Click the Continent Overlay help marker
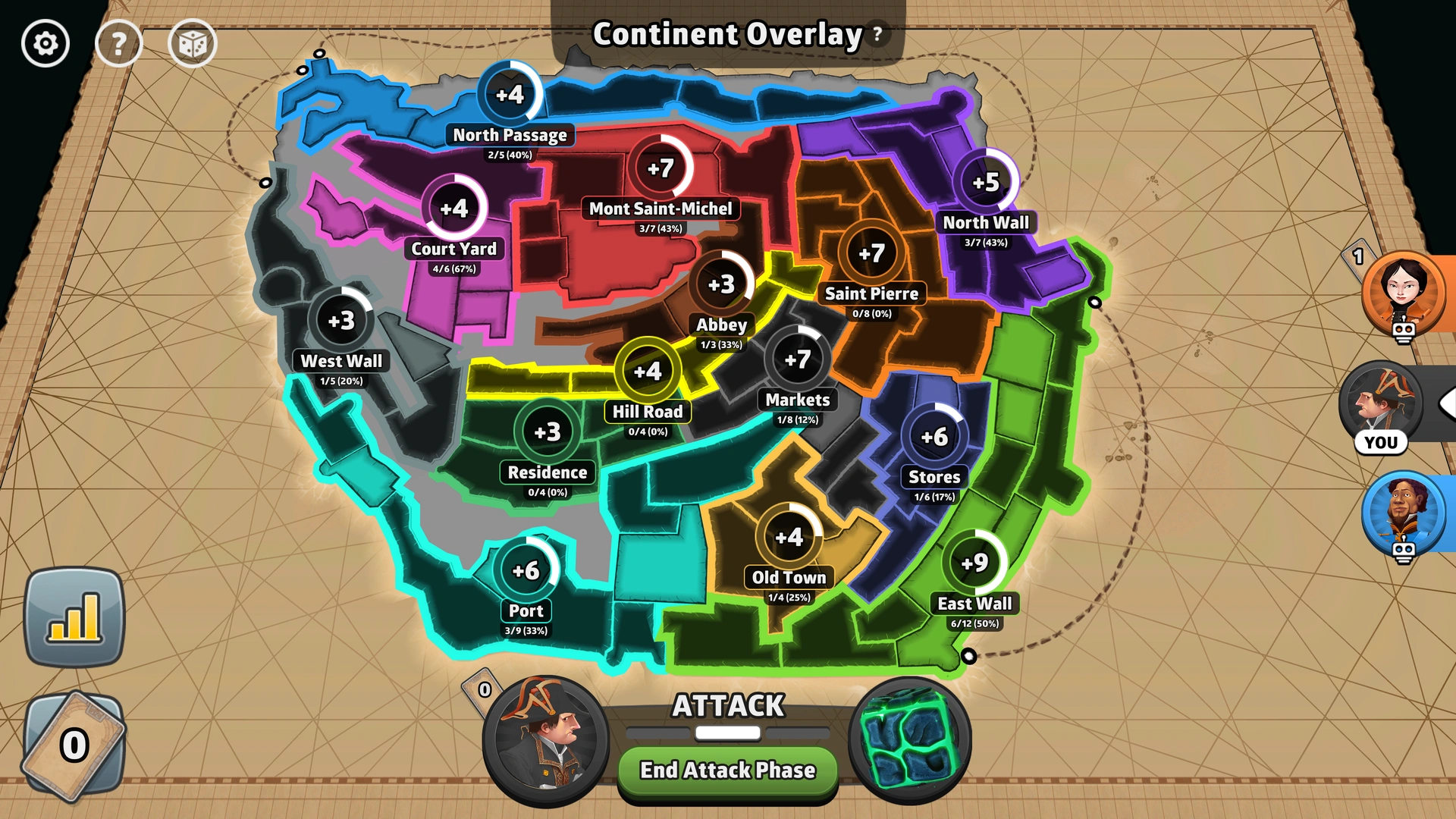1456x819 pixels. pos(876,33)
